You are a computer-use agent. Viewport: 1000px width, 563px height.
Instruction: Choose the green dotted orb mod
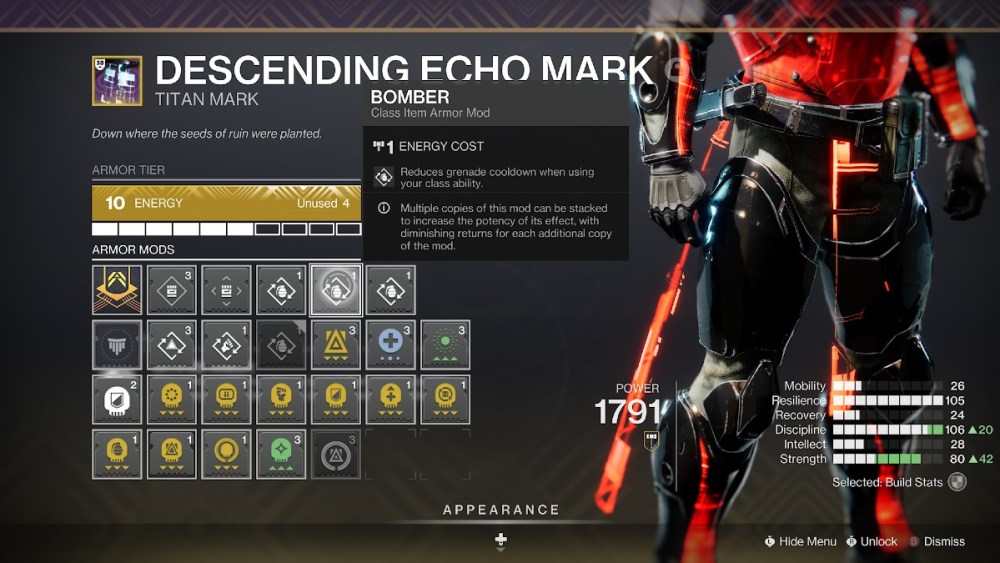[445, 345]
